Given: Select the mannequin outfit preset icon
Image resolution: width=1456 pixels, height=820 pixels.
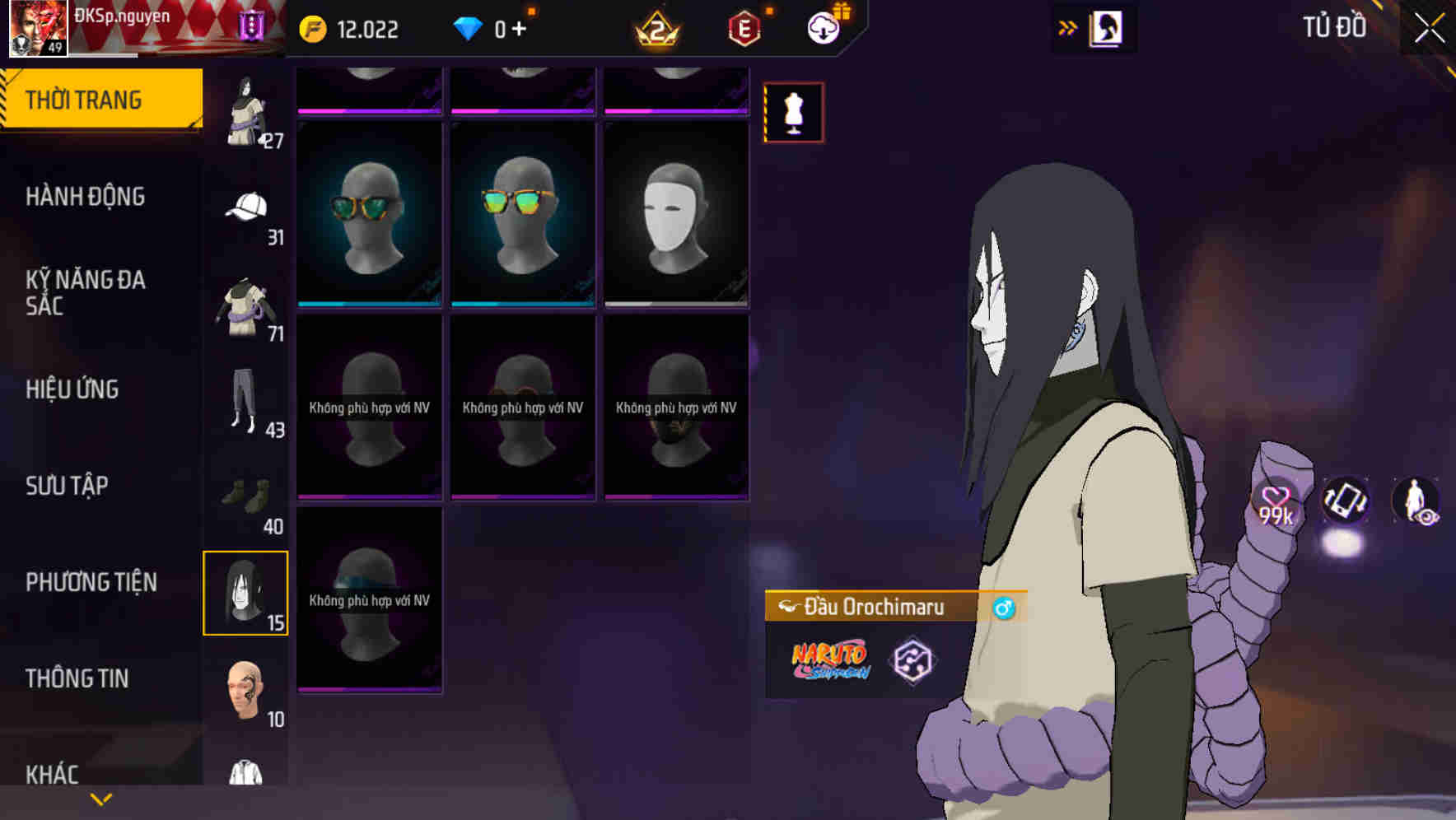Looking at the screenshot, I should click(x=792, y=114).
